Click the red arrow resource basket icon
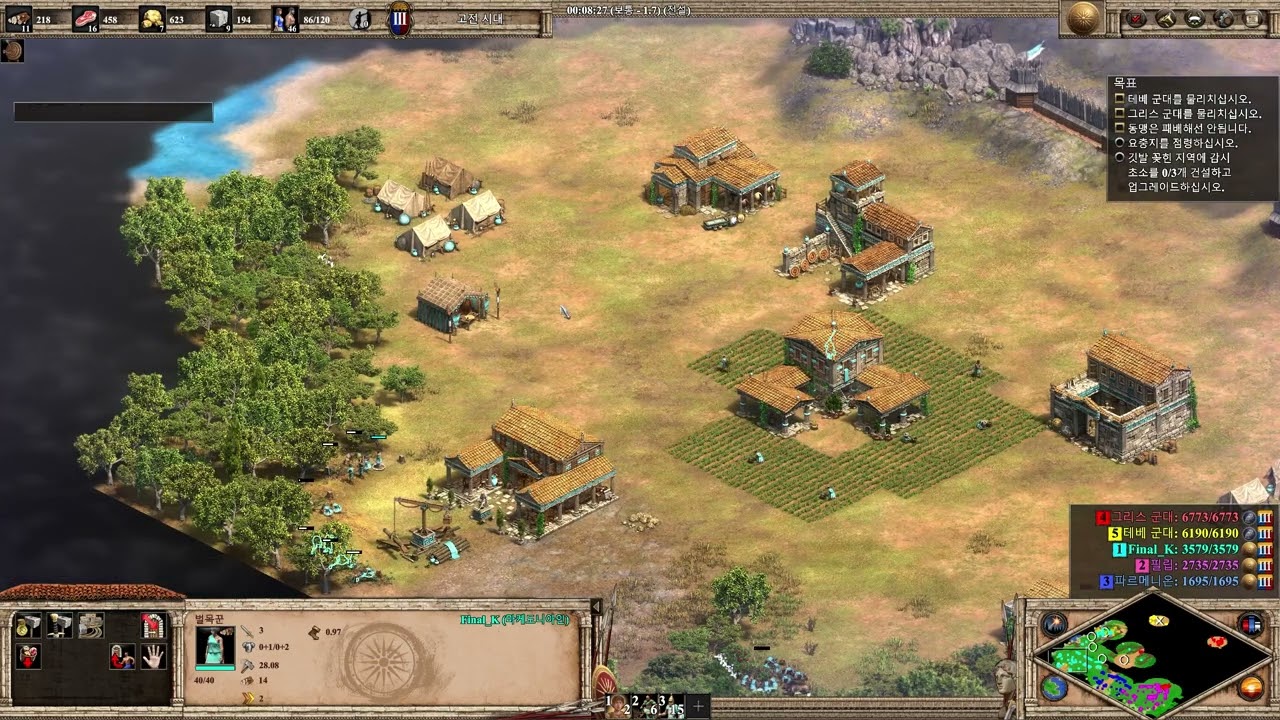Screen dimensions: 1280x720 click(x=29, y=657)
